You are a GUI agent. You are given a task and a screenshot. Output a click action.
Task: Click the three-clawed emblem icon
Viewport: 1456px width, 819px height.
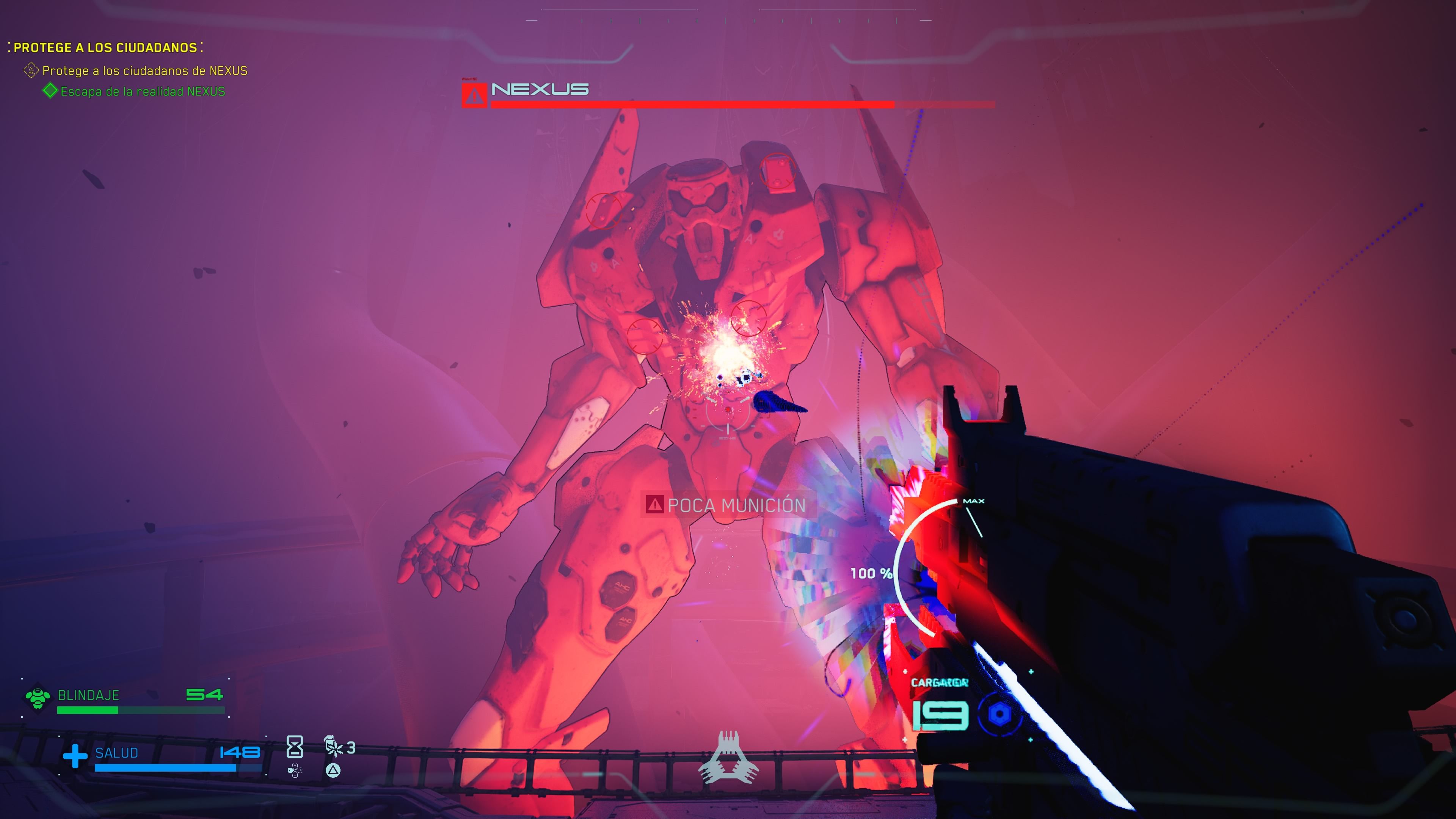click(728, 759)
